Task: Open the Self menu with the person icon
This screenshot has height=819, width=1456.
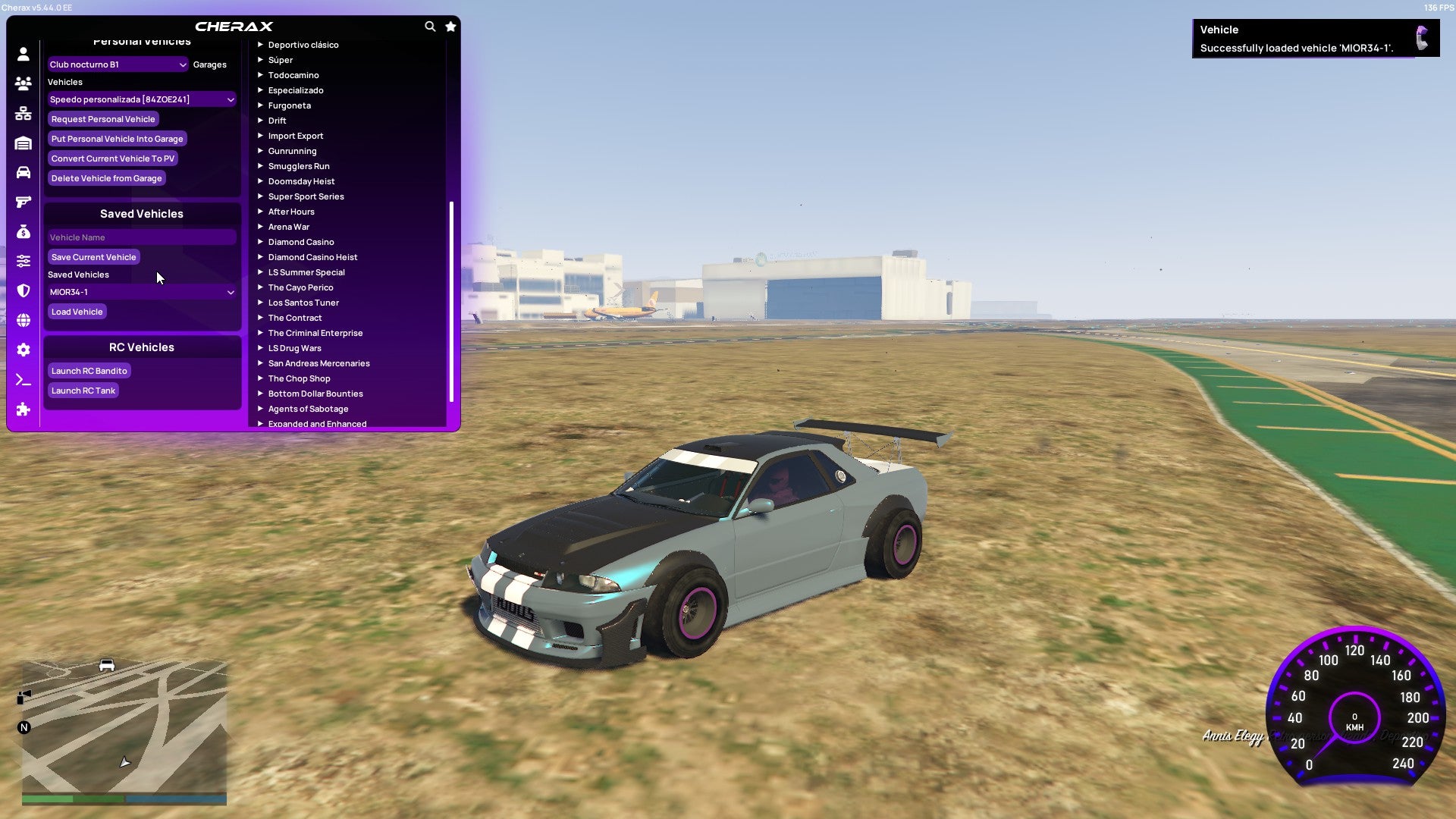Action: tap(23, 55)
